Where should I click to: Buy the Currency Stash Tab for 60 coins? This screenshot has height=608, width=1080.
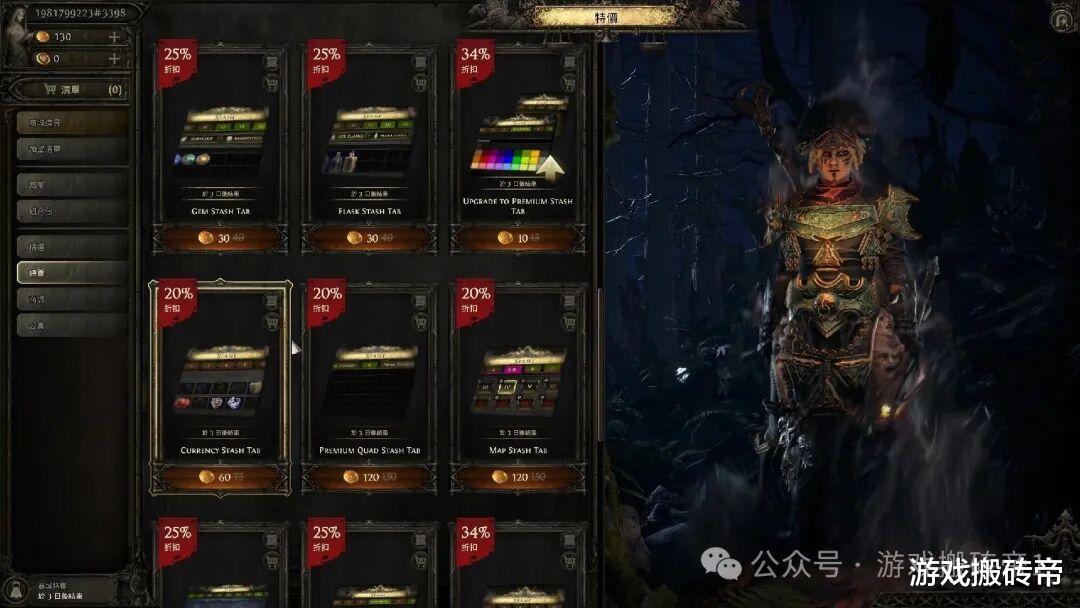(x=220, y=478)
